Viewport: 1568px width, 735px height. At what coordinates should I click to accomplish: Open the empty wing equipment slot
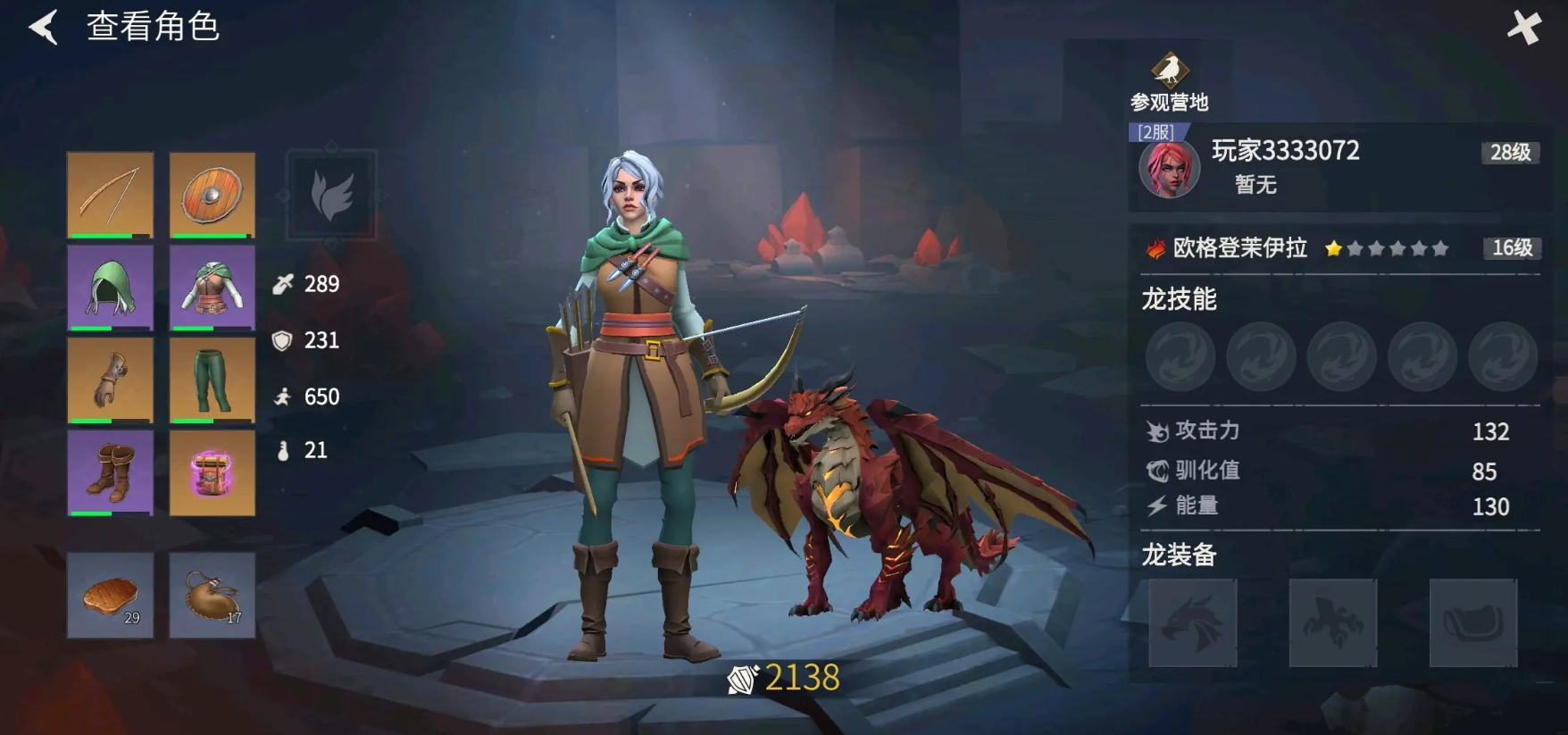tap(331, 195)
